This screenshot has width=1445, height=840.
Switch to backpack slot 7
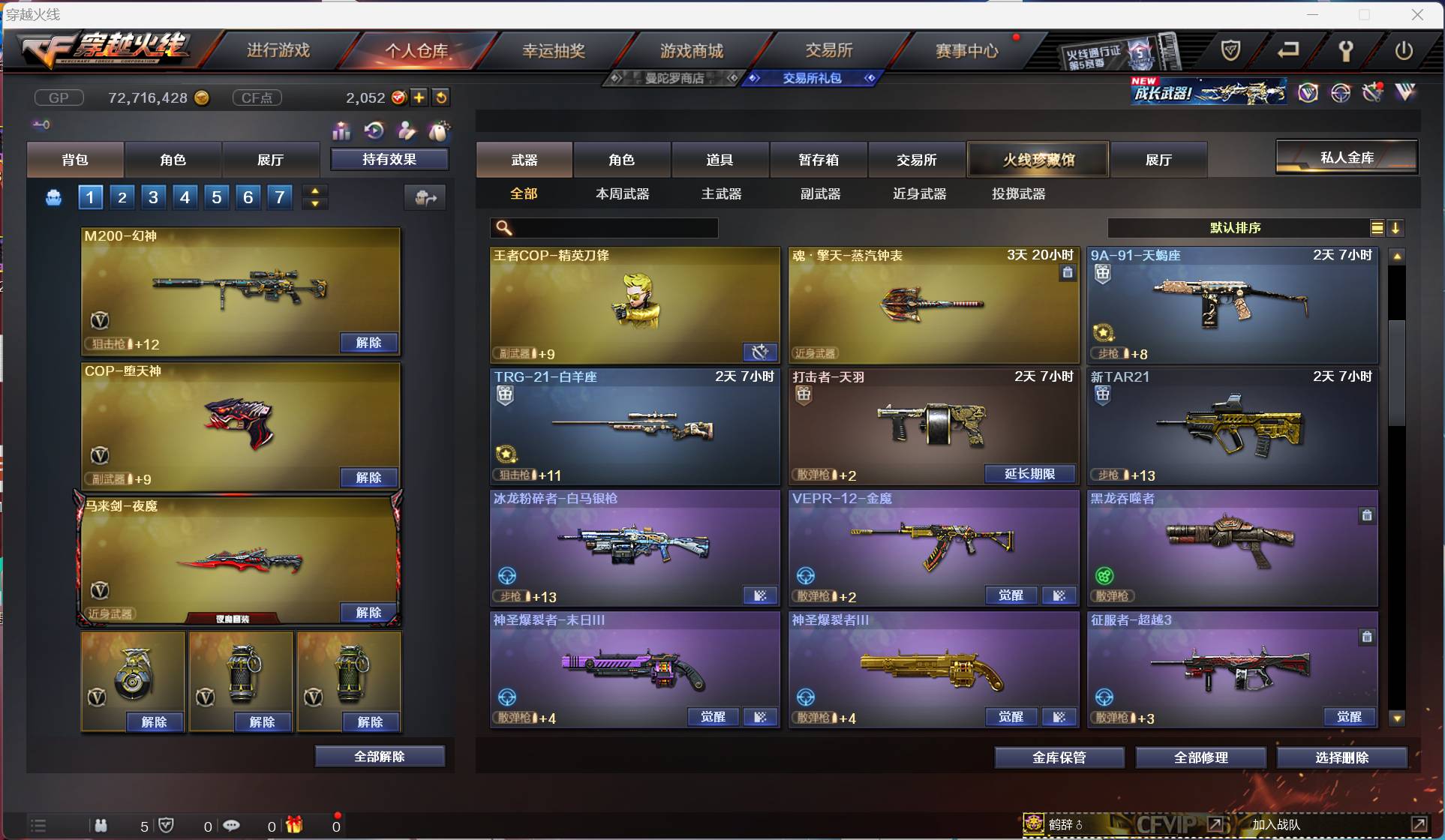(279, 197)
